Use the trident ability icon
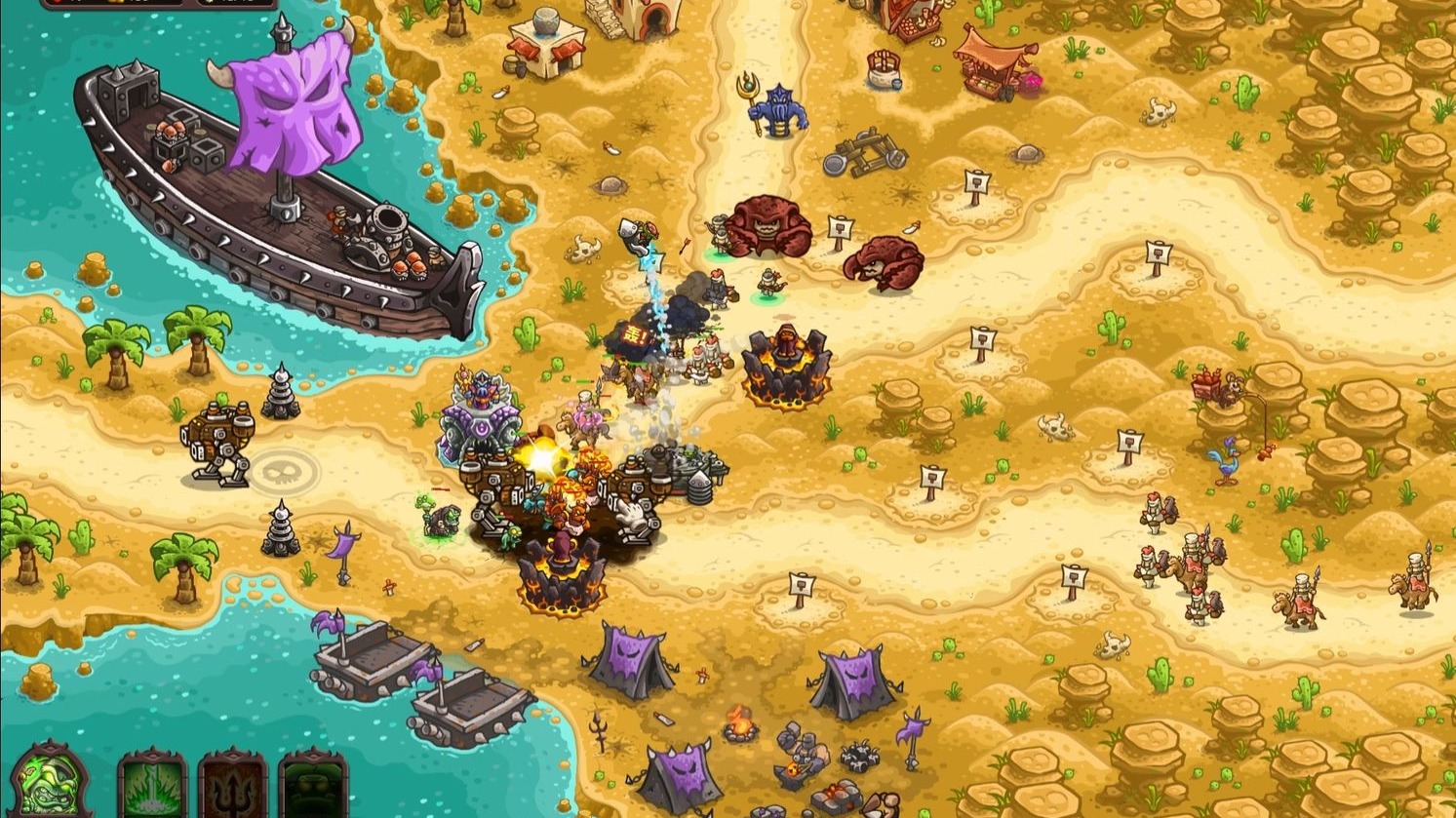The width and height of the screenshot is (1456, 818). [x=232, y=788]
